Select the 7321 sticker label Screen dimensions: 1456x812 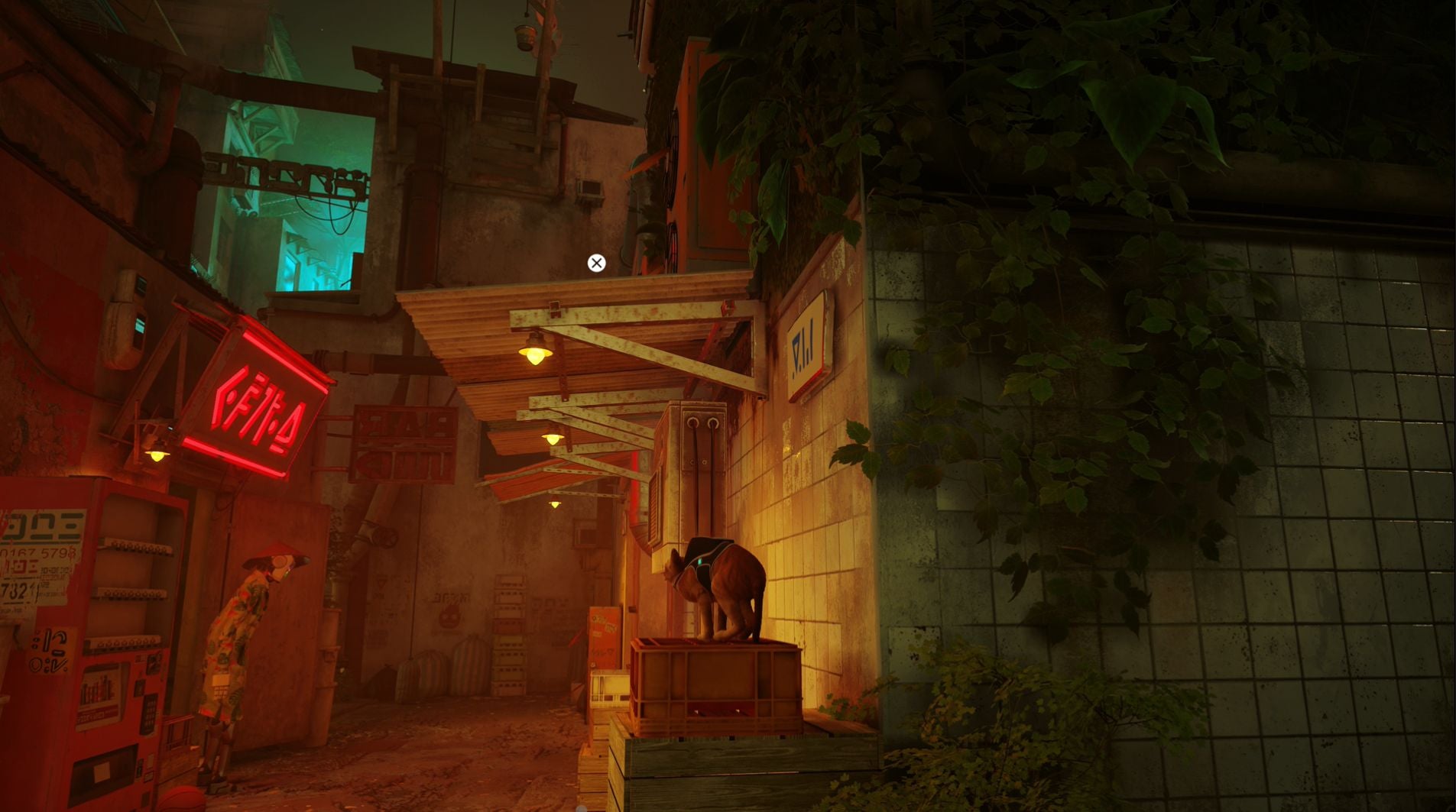pyautogui.click(x=21, y=588)
